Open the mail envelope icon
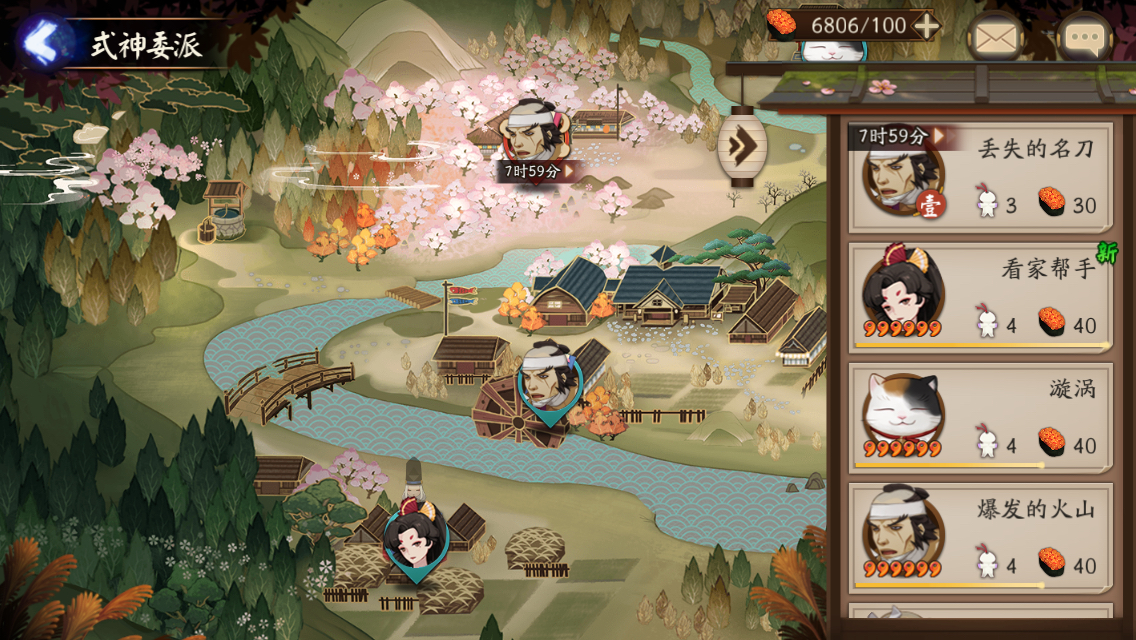 pos(995,40)
